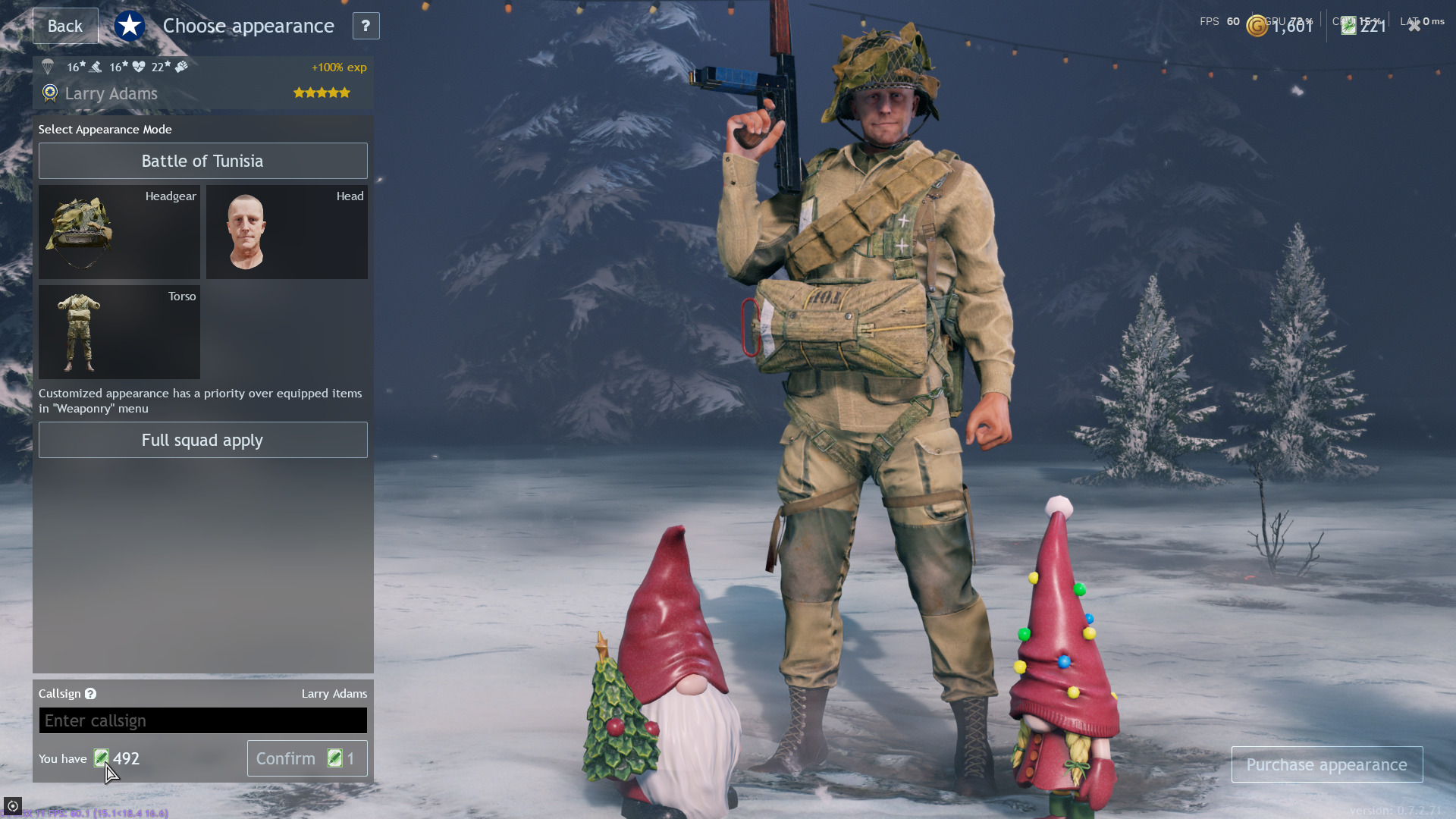Click the target icon in bottom corner
Viewport: 1456px width, 819px height.
coord(12,805)
